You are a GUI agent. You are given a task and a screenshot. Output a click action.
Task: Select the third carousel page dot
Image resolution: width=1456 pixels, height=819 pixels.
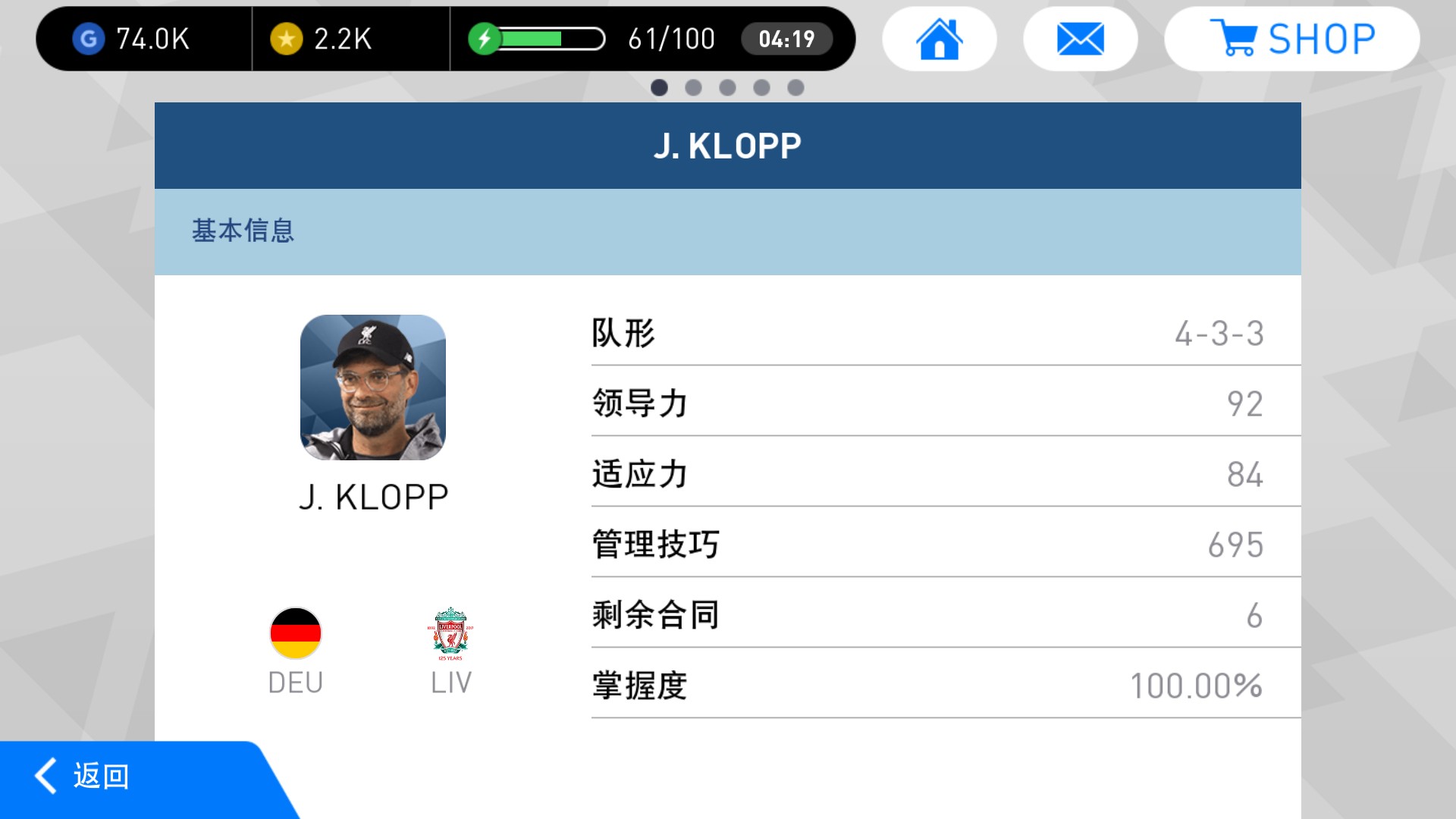click(x=728, y=87)
